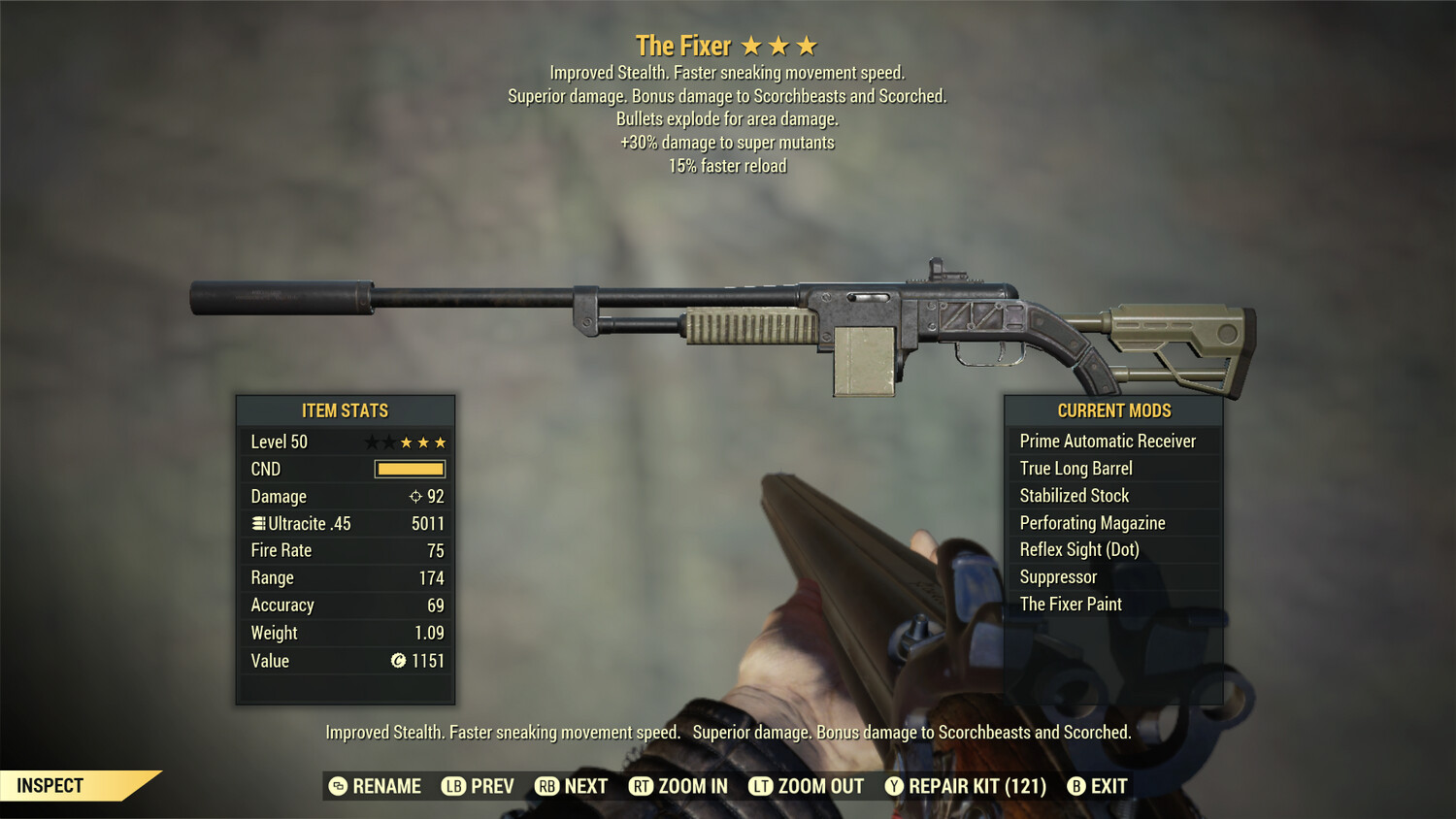Go to the PREV item
The height and width of the screenshot is (819, 1456).
tap(479, 786)
